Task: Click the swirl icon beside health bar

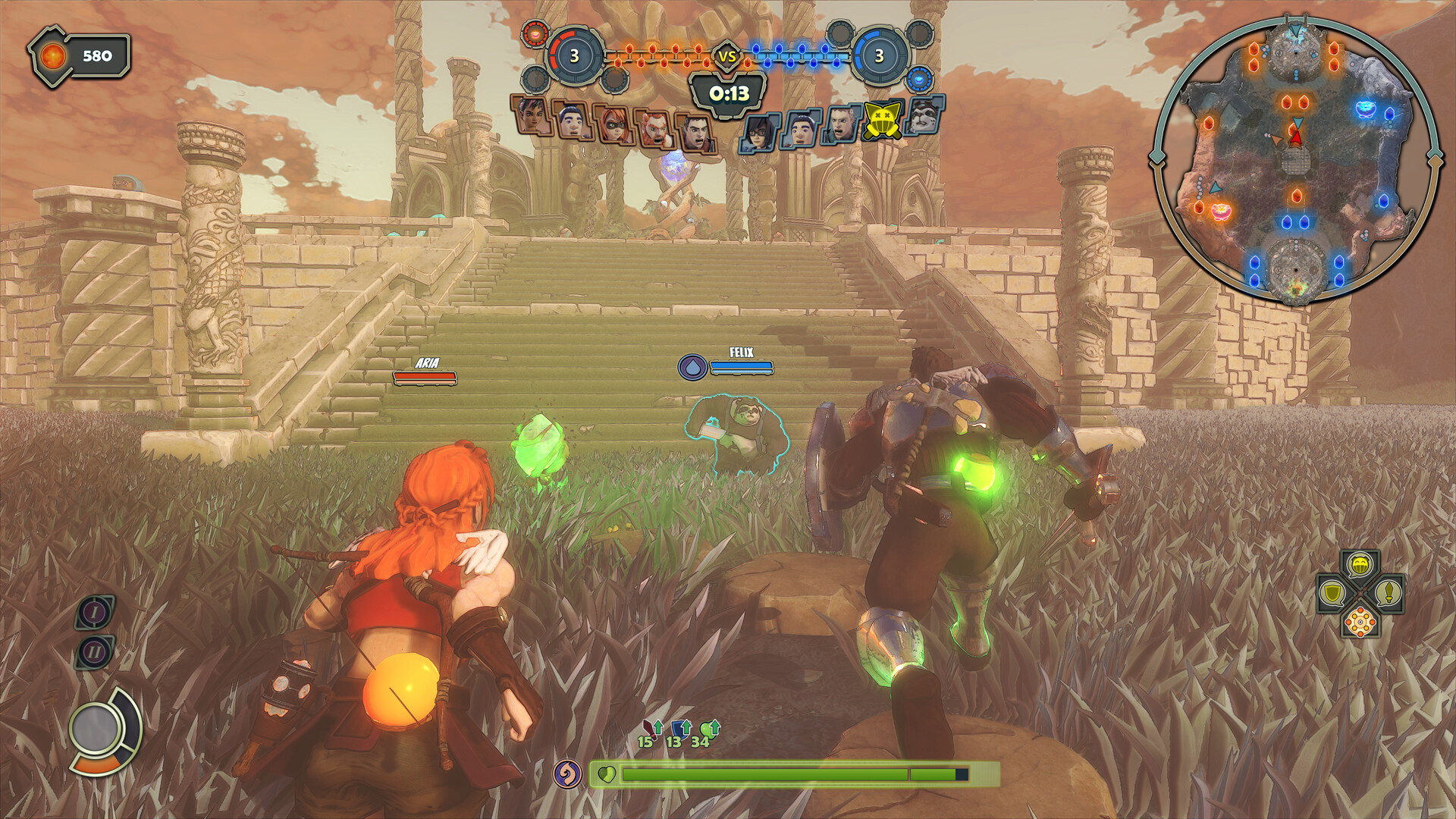Action: [x=566, y=773]
